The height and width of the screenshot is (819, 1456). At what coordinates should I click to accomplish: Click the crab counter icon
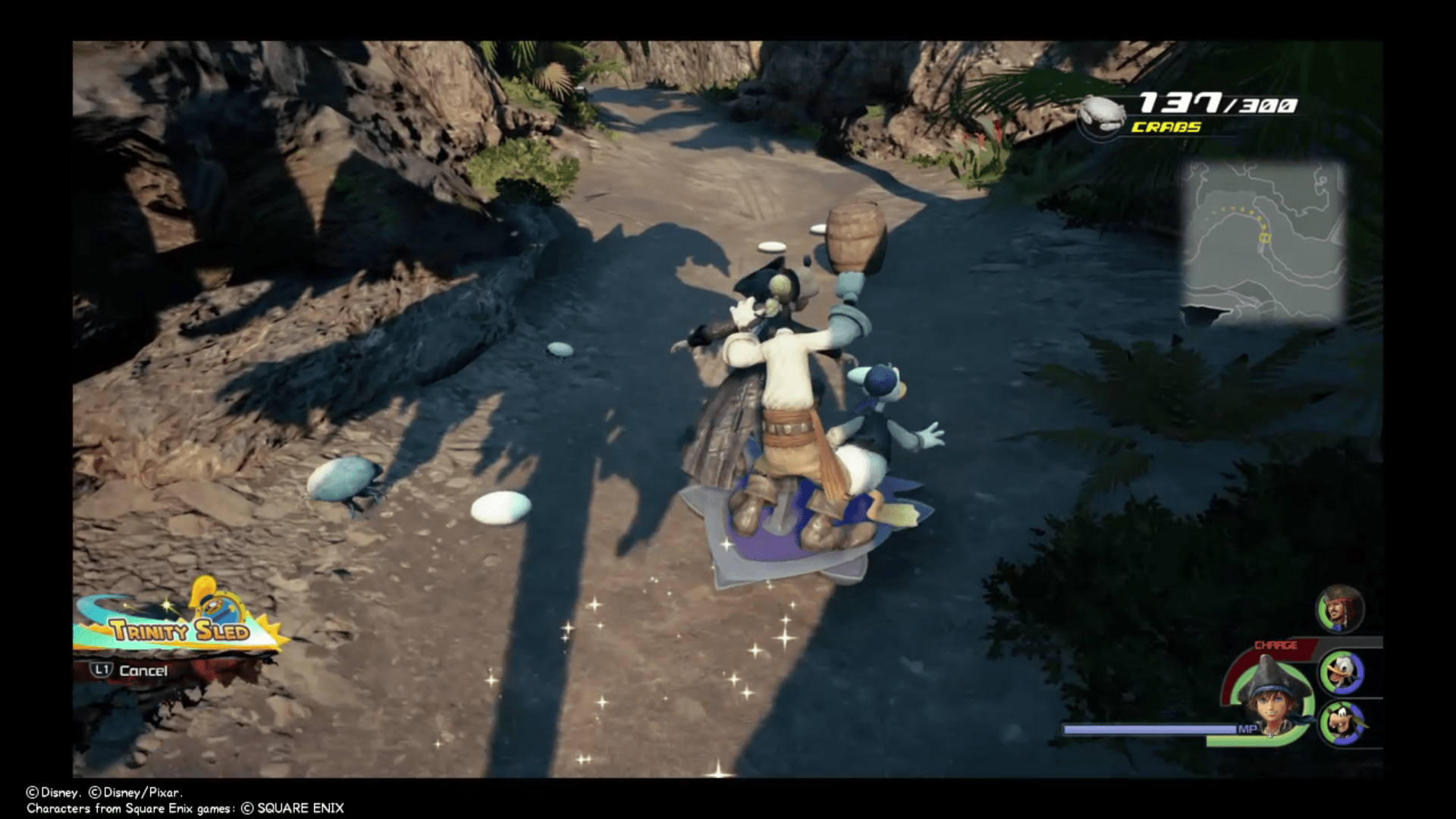coord(1101,114)
